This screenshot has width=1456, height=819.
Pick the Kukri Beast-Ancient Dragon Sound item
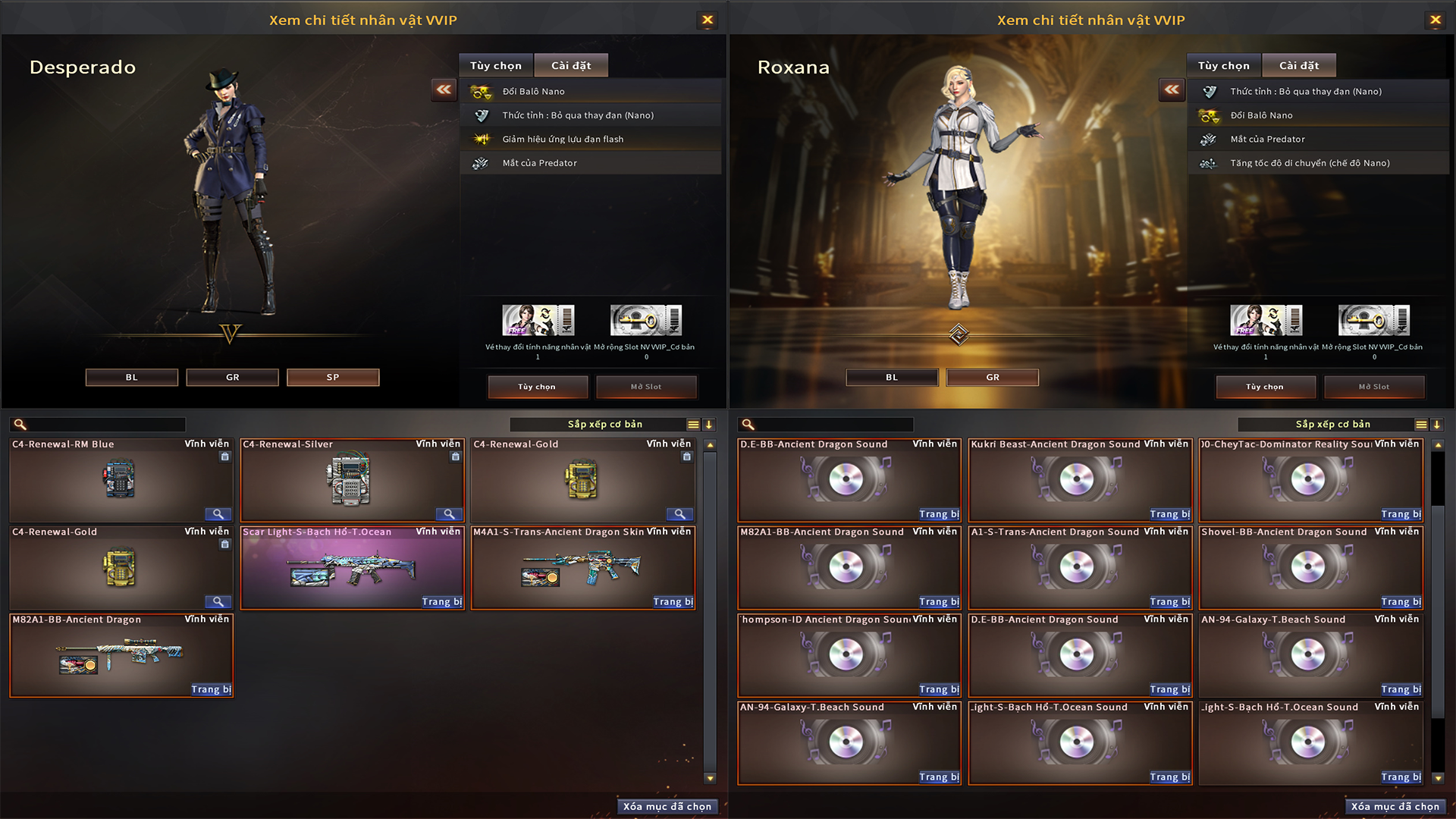pos(1079,481)
